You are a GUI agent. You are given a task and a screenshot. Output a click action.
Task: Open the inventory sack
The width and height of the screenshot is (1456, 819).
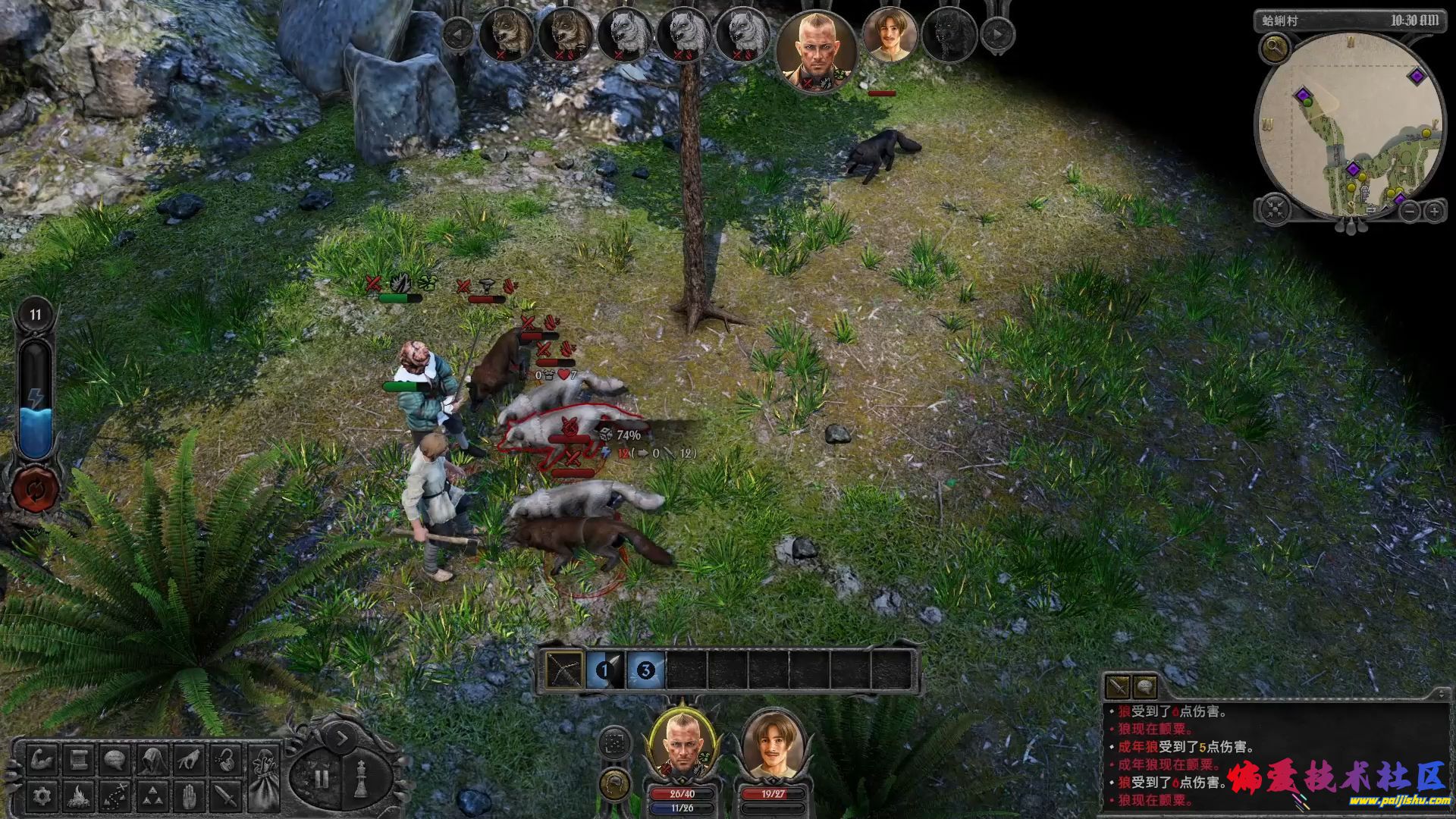pos(264,777)
